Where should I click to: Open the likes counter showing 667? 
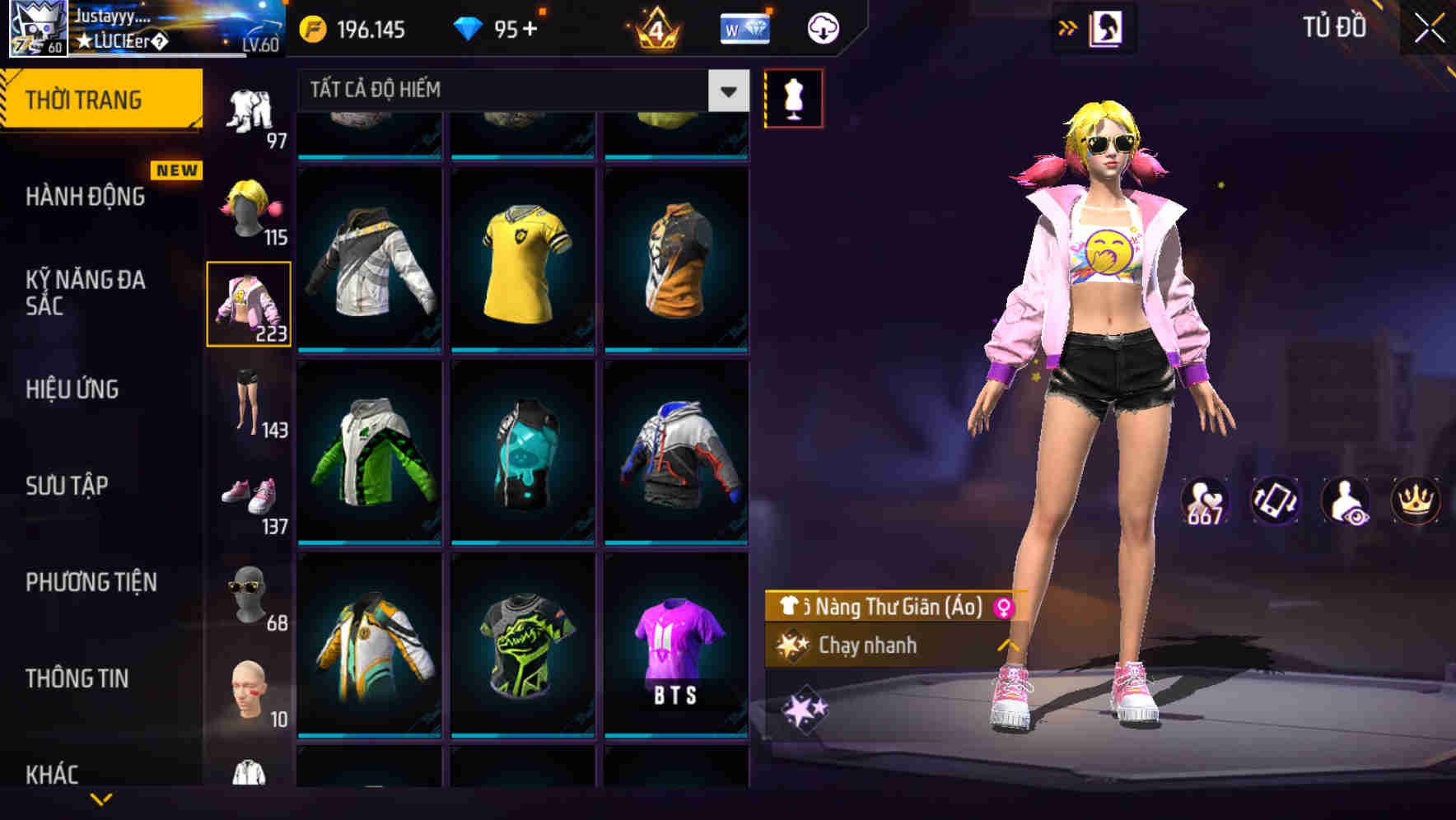(1207, 501)
